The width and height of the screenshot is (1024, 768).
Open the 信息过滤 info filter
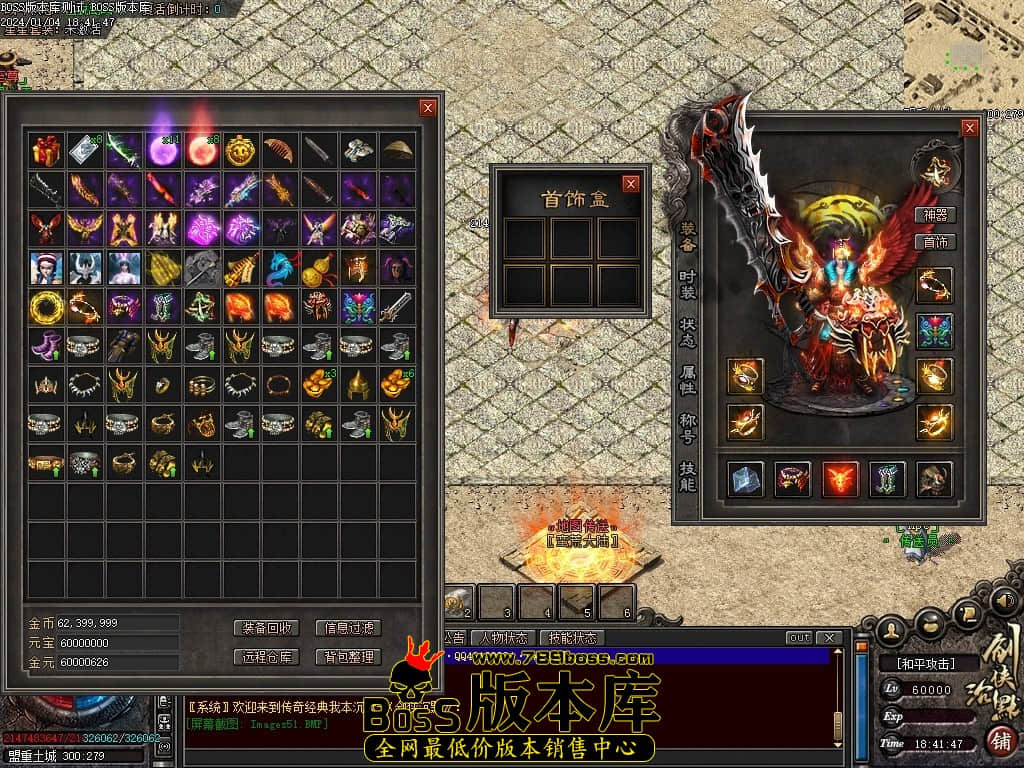(x=348, y=628)
